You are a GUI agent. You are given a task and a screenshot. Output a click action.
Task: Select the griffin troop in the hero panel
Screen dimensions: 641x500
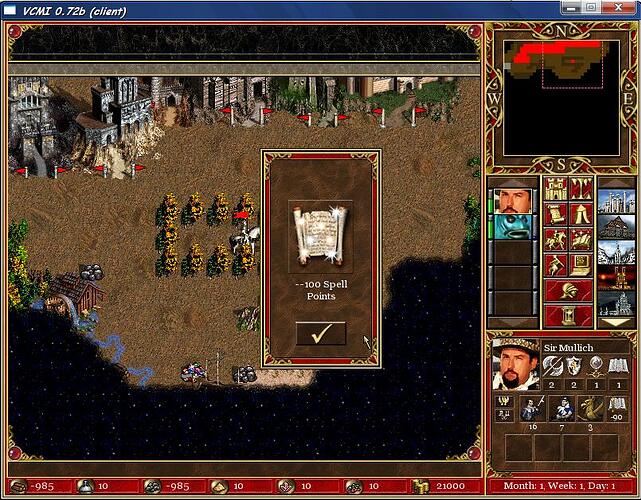pyautogui.click(x=593, y=408)
